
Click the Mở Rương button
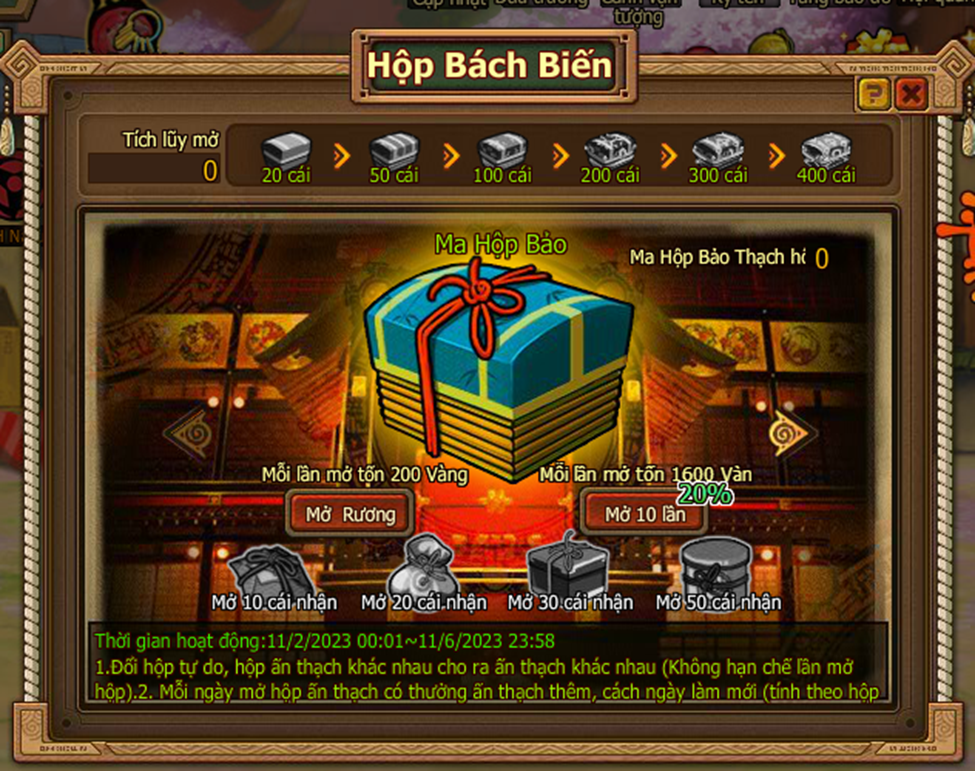(350, 515)
